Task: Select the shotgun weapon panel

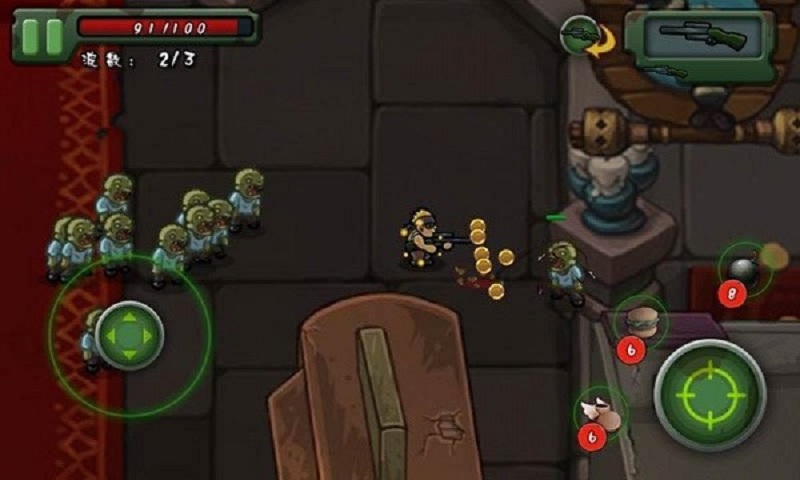Action: (699, 39)
